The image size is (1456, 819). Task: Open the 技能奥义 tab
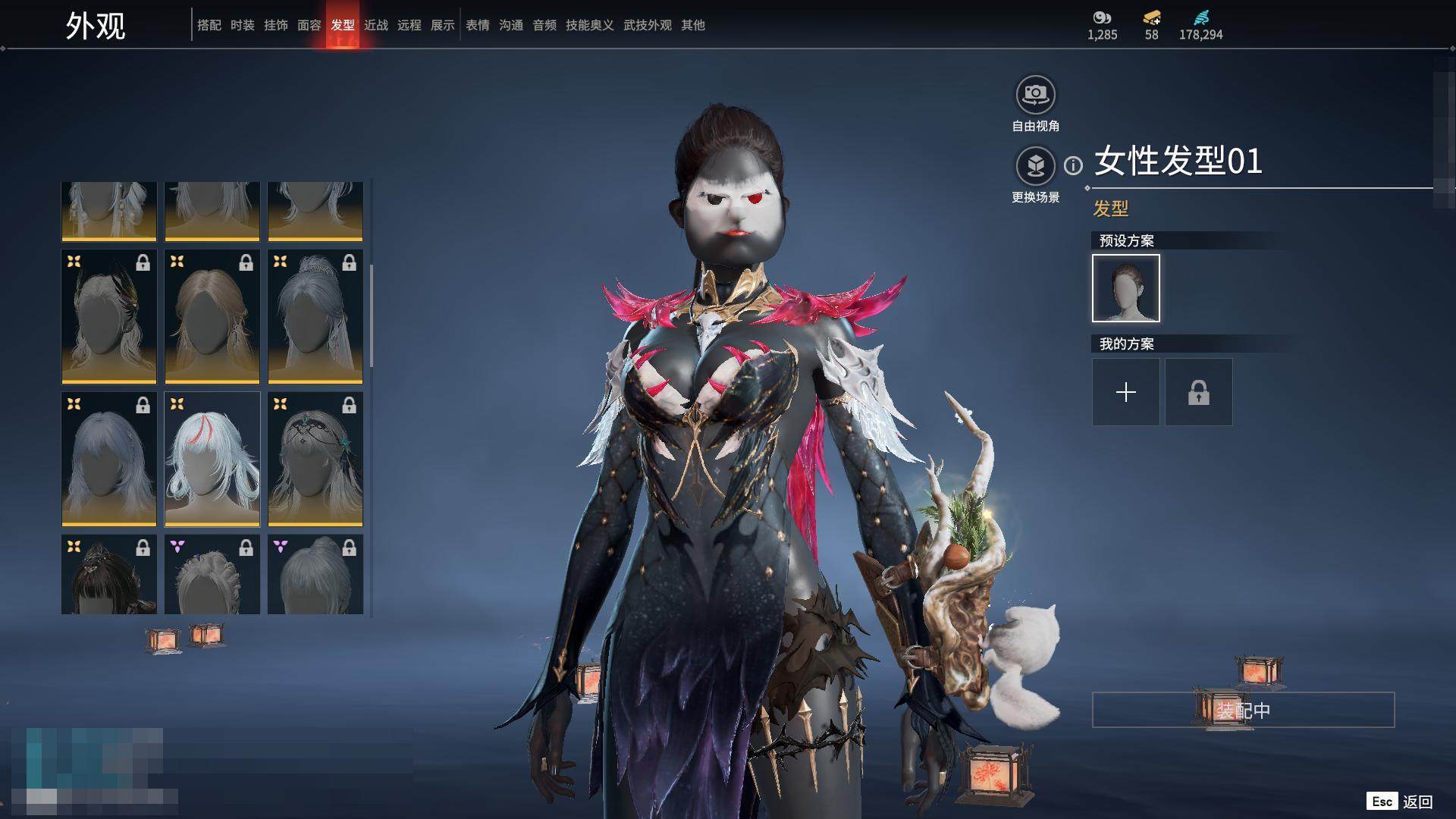pos(590,25)
